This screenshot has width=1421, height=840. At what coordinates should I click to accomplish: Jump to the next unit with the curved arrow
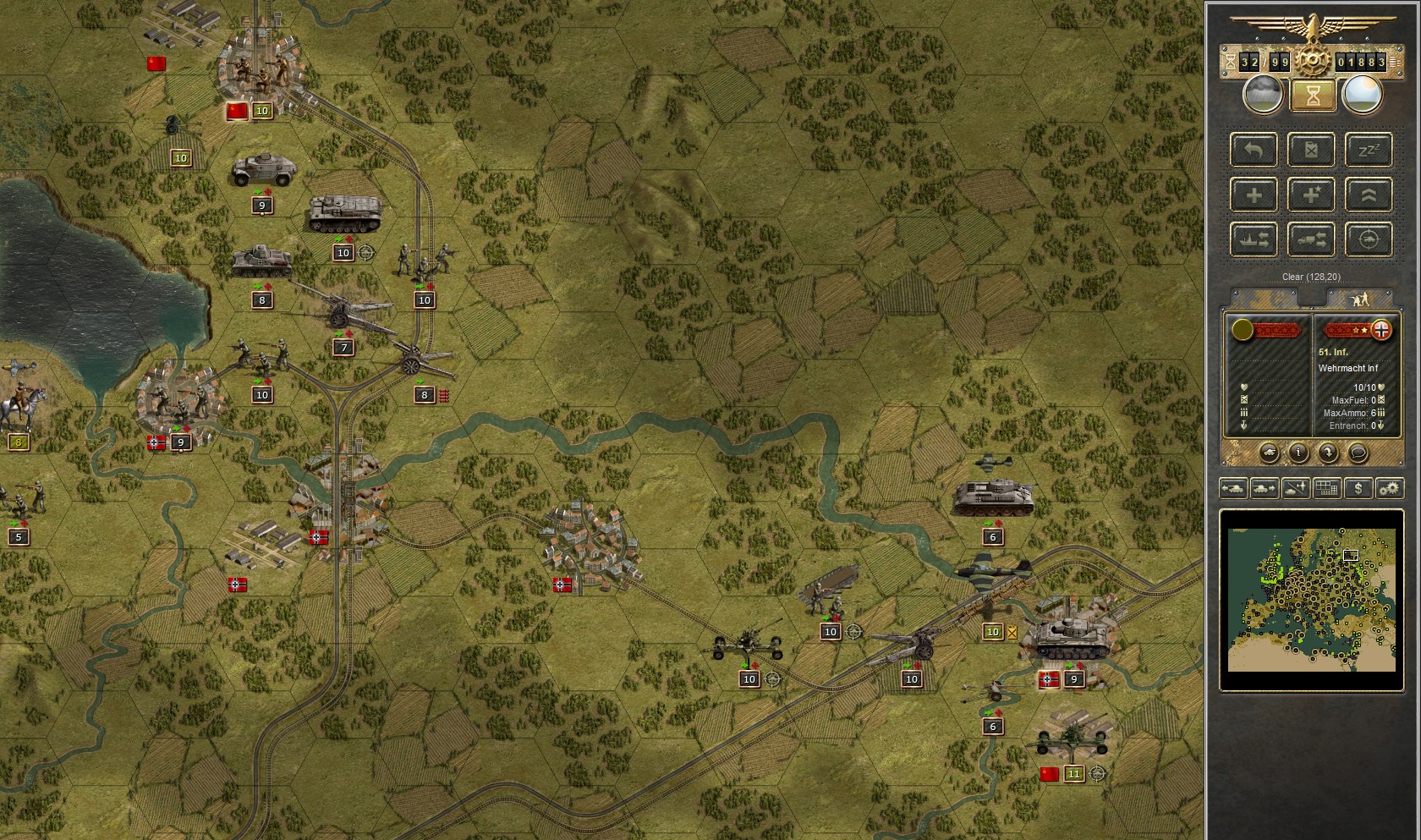[1327, 453]
